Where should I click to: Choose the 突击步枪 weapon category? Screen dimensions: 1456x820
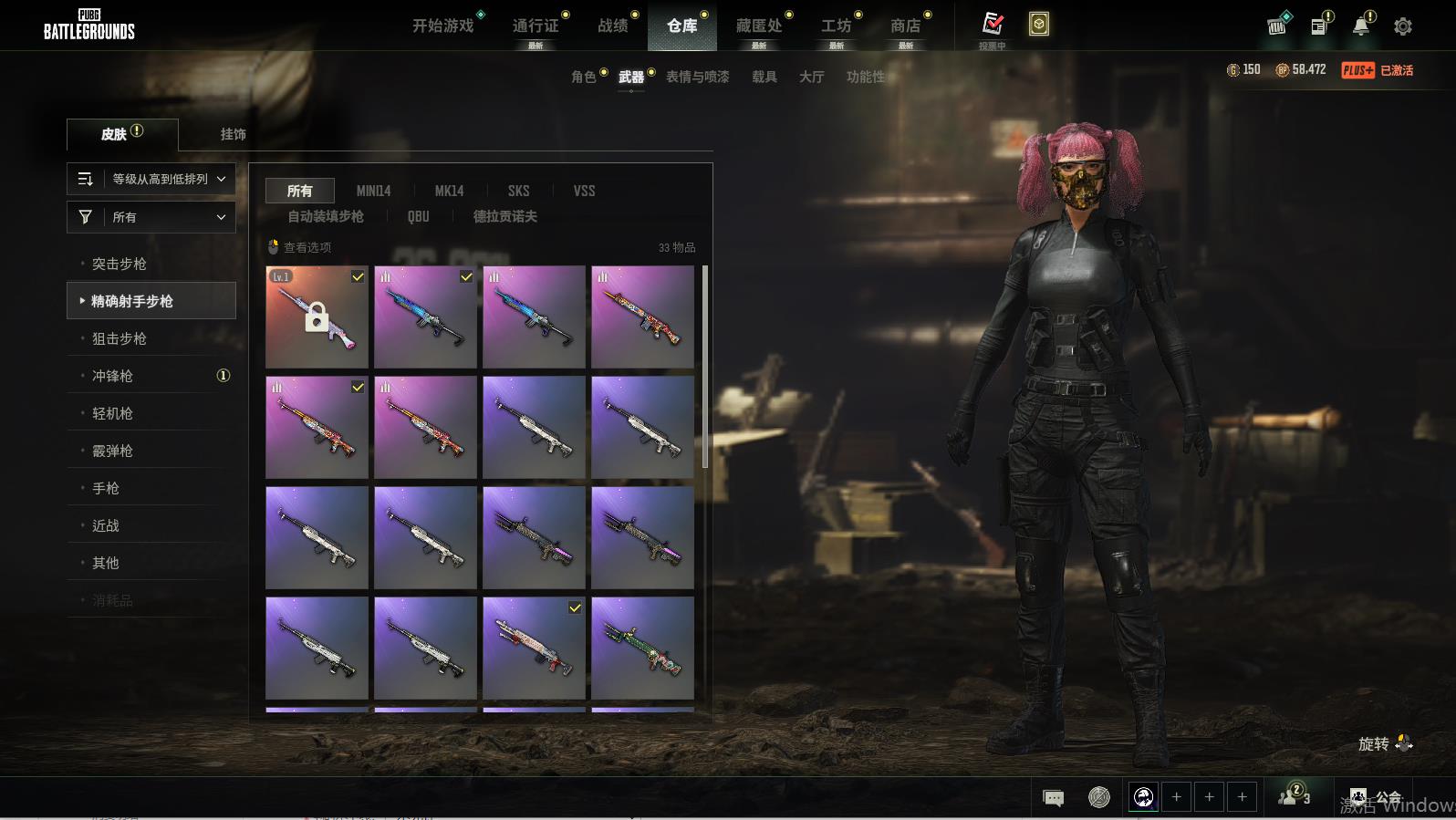(x=120, y=264)
